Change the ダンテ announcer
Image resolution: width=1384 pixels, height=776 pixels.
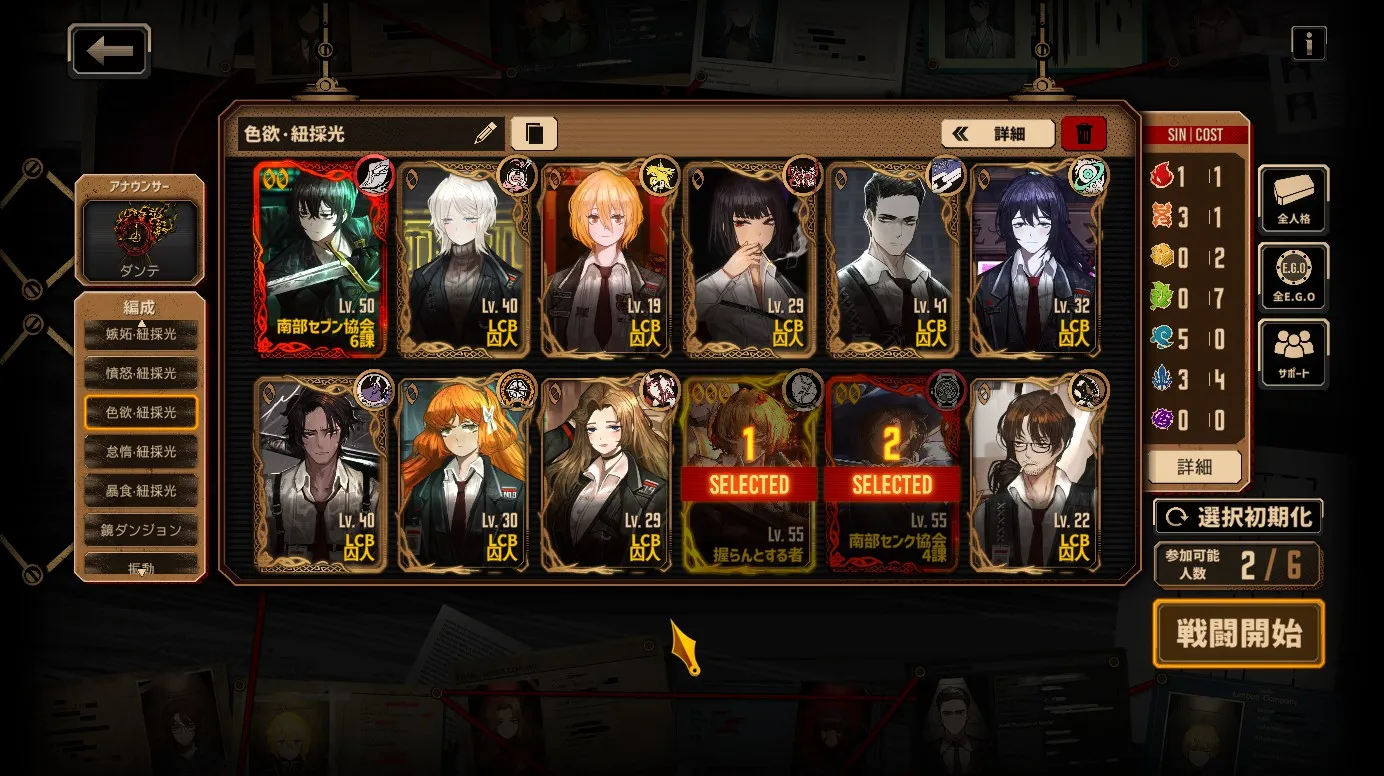pos(140,238)
